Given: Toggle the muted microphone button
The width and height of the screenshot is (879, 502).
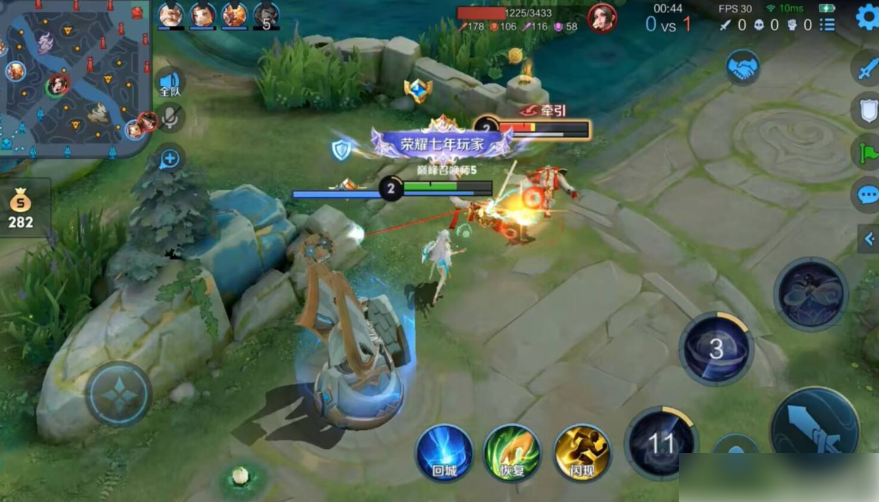Looking at the screenshot, I should (x=171, y=118).
